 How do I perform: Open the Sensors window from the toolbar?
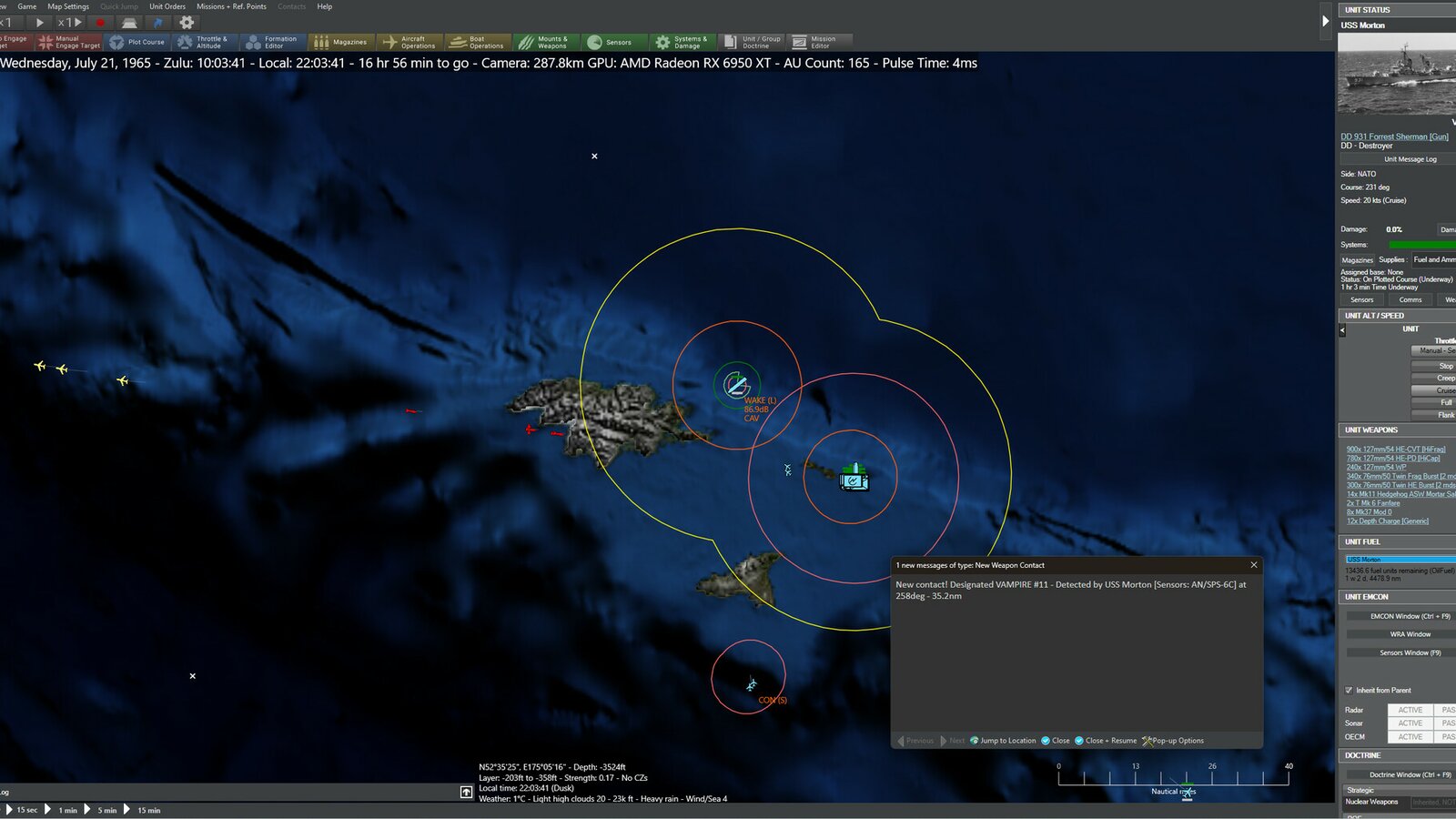(x=614, y=41)
